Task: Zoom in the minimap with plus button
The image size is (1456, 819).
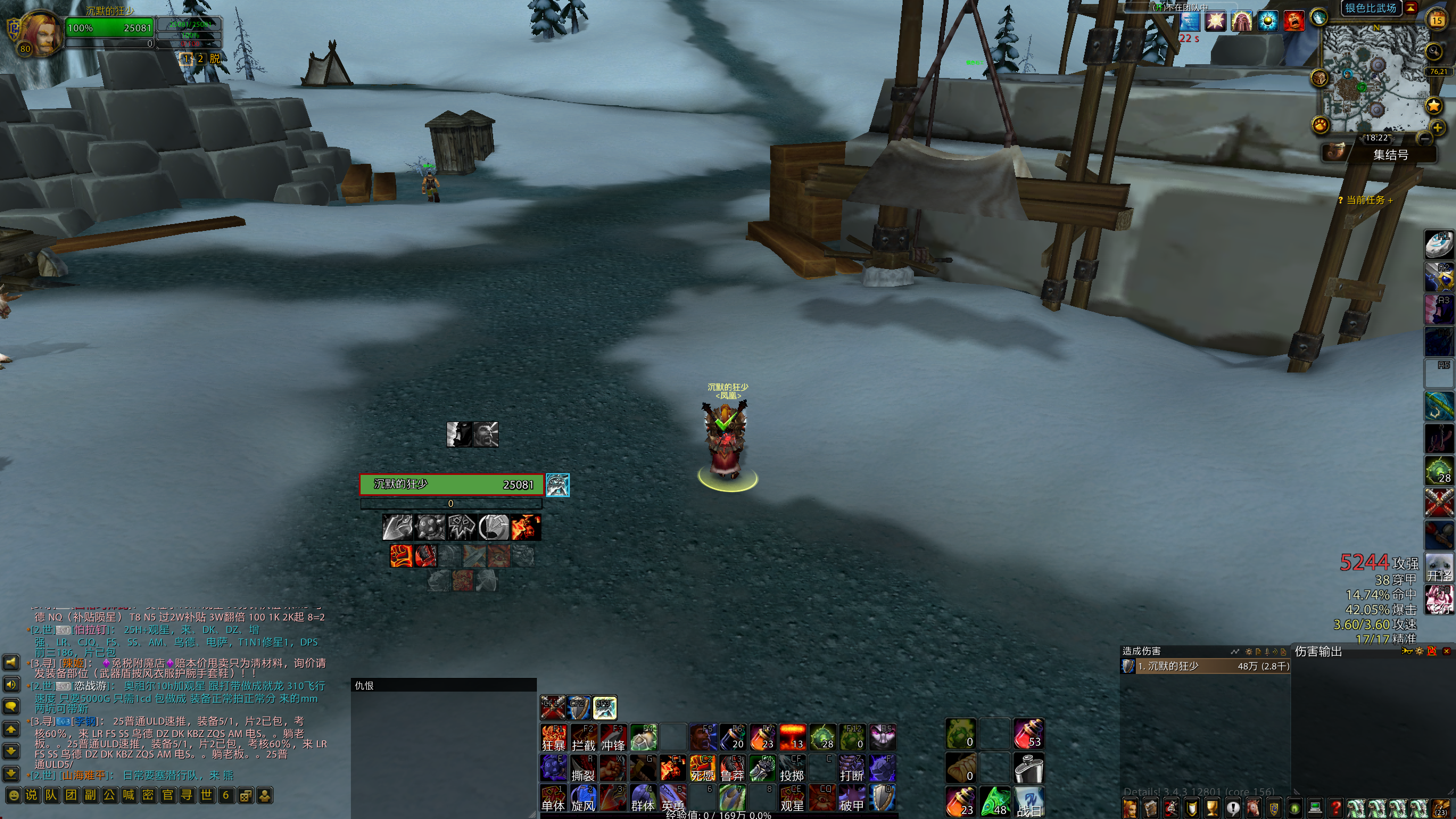Action: (1437, 127)
